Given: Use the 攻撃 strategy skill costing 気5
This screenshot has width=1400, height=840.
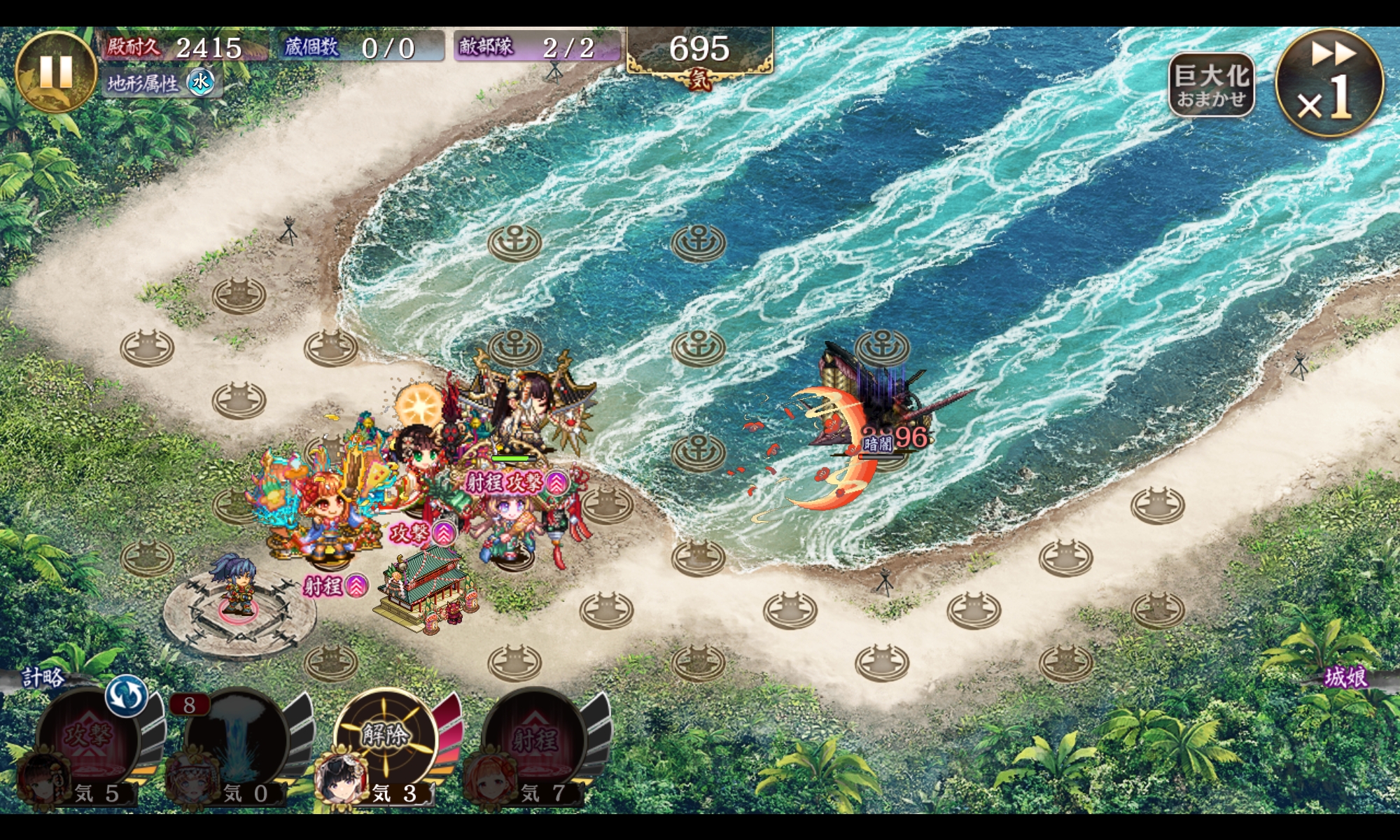Looking at the screenshot, I should coord(88,738).
